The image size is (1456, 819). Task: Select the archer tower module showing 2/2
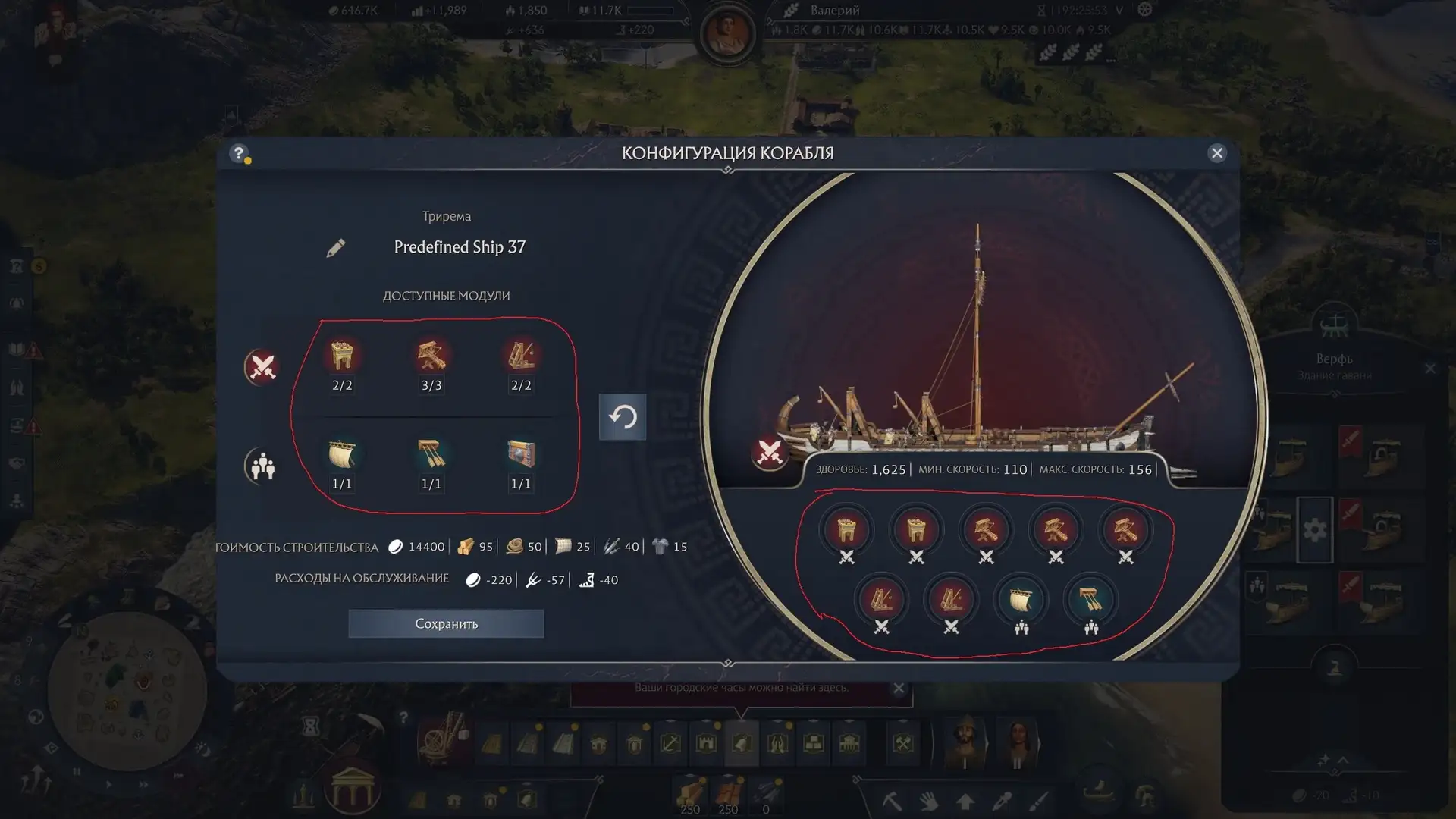[x=342, y=356]
